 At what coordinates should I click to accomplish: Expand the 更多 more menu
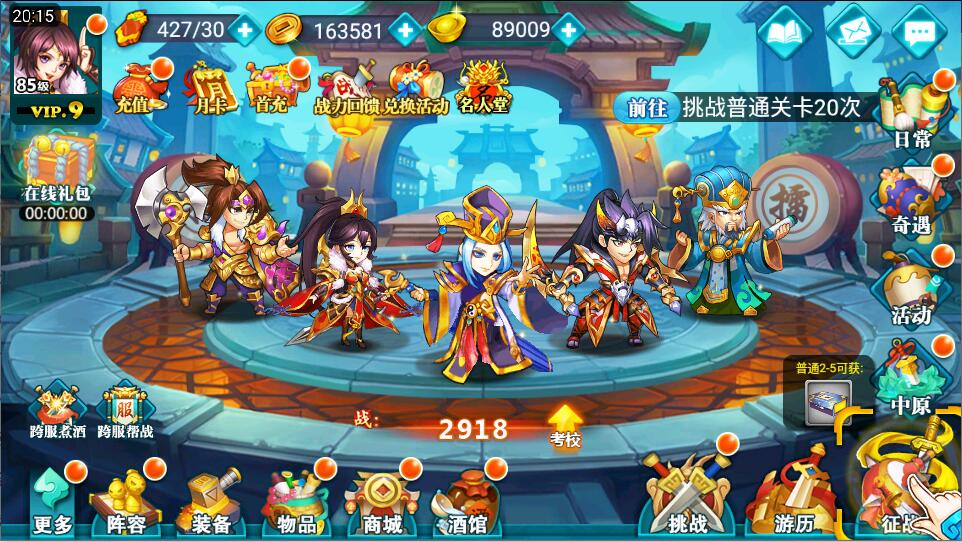[52, 502]
